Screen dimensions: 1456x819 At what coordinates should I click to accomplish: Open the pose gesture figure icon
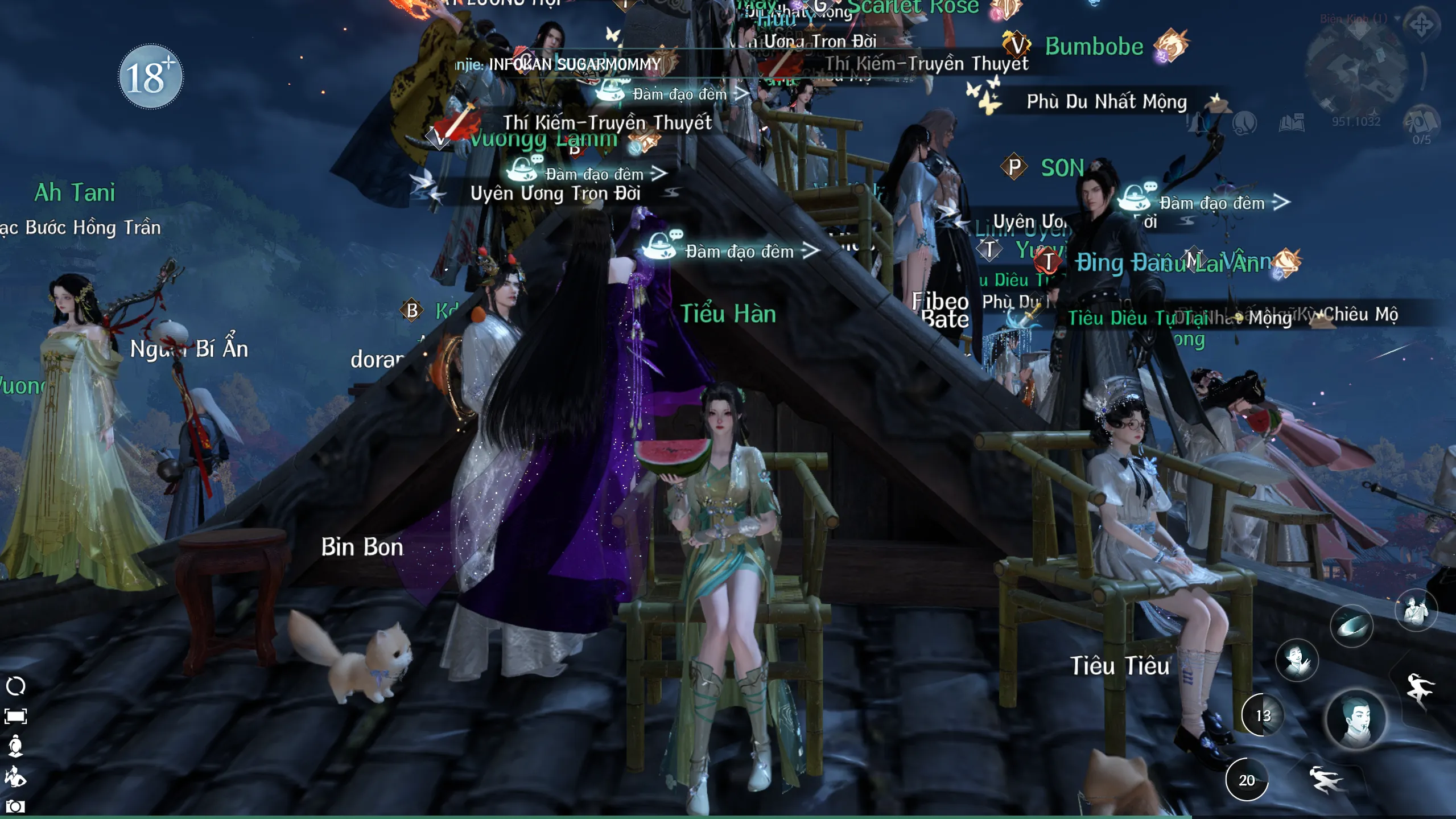15,776
